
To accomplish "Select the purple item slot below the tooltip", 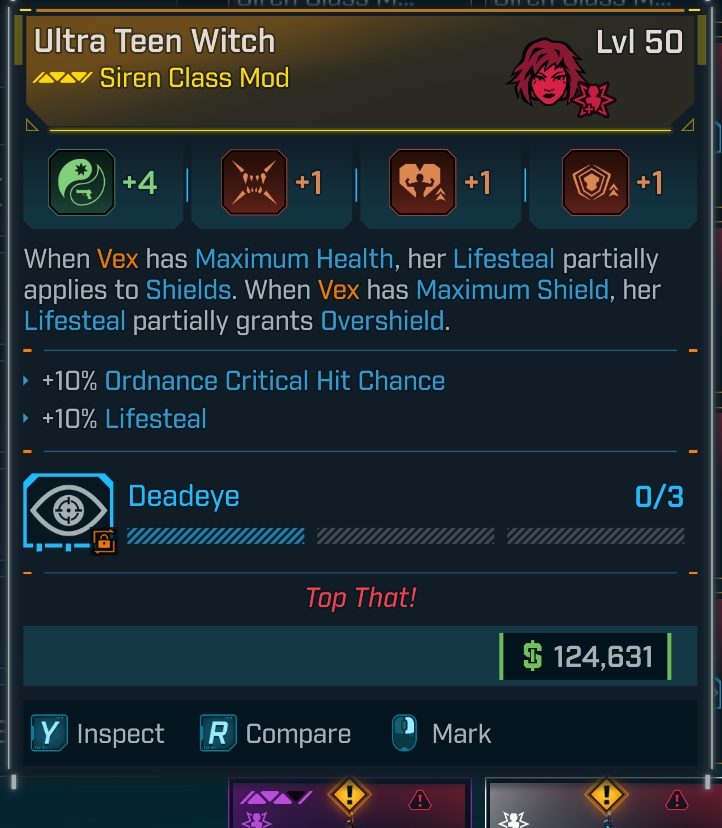I will coord(349,804).
